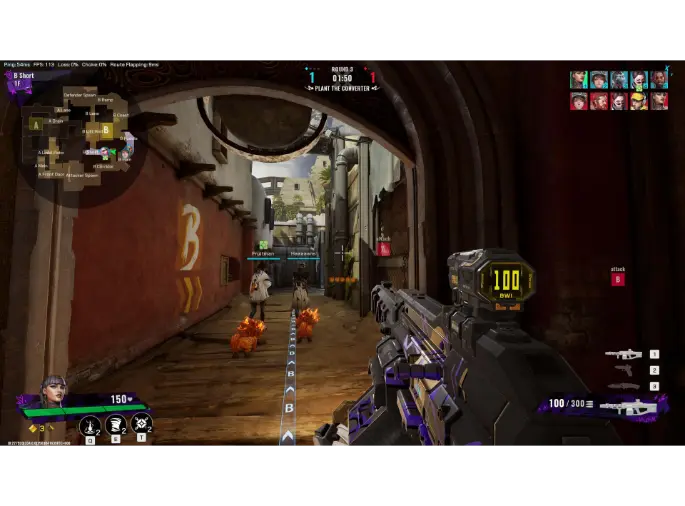Click the player character portrait
The height and width of the screenshot is (506, 685).
coord(52,391)
